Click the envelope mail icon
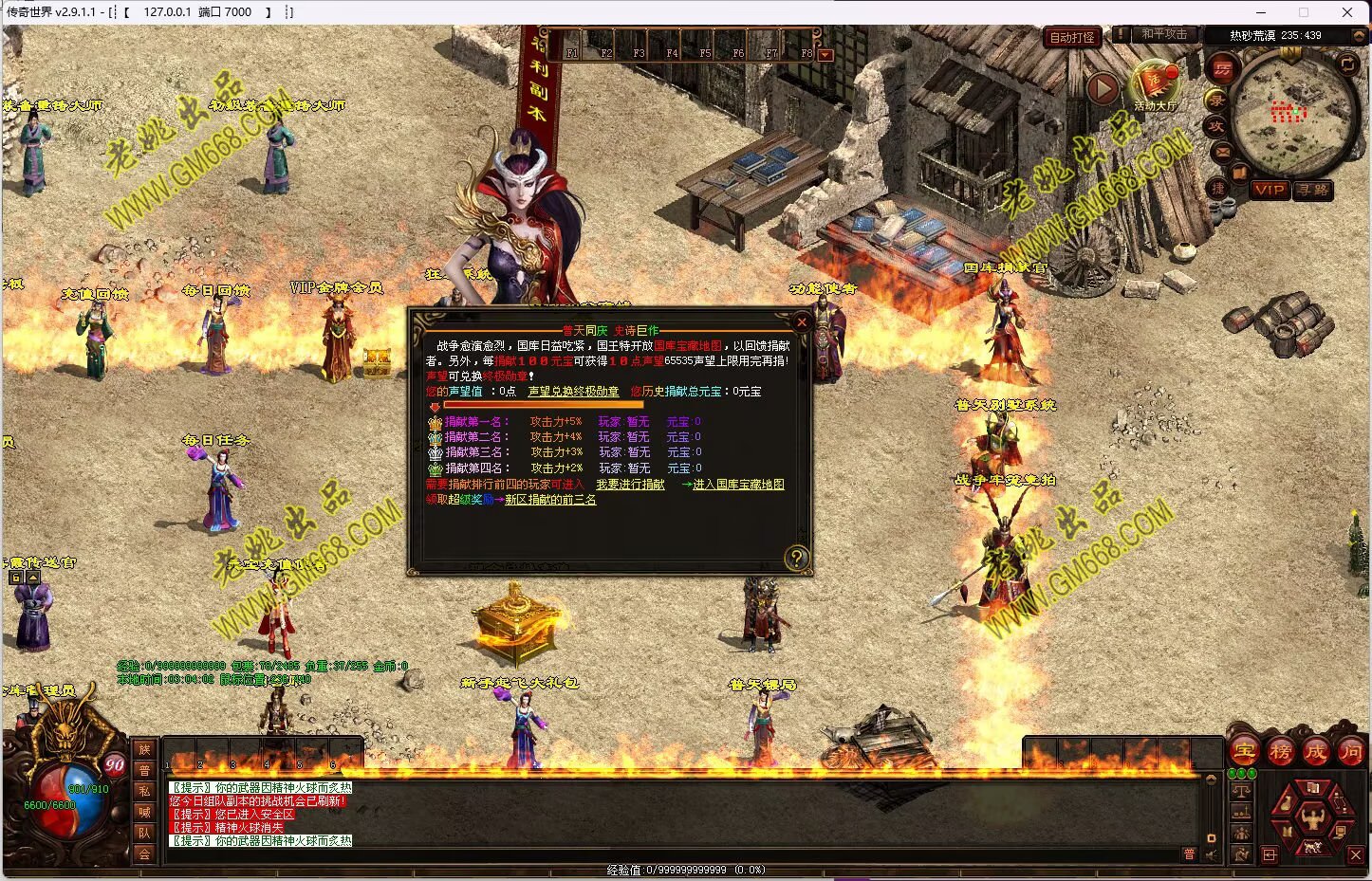This screenshot has height=881, width=1372. (1222, 151)
